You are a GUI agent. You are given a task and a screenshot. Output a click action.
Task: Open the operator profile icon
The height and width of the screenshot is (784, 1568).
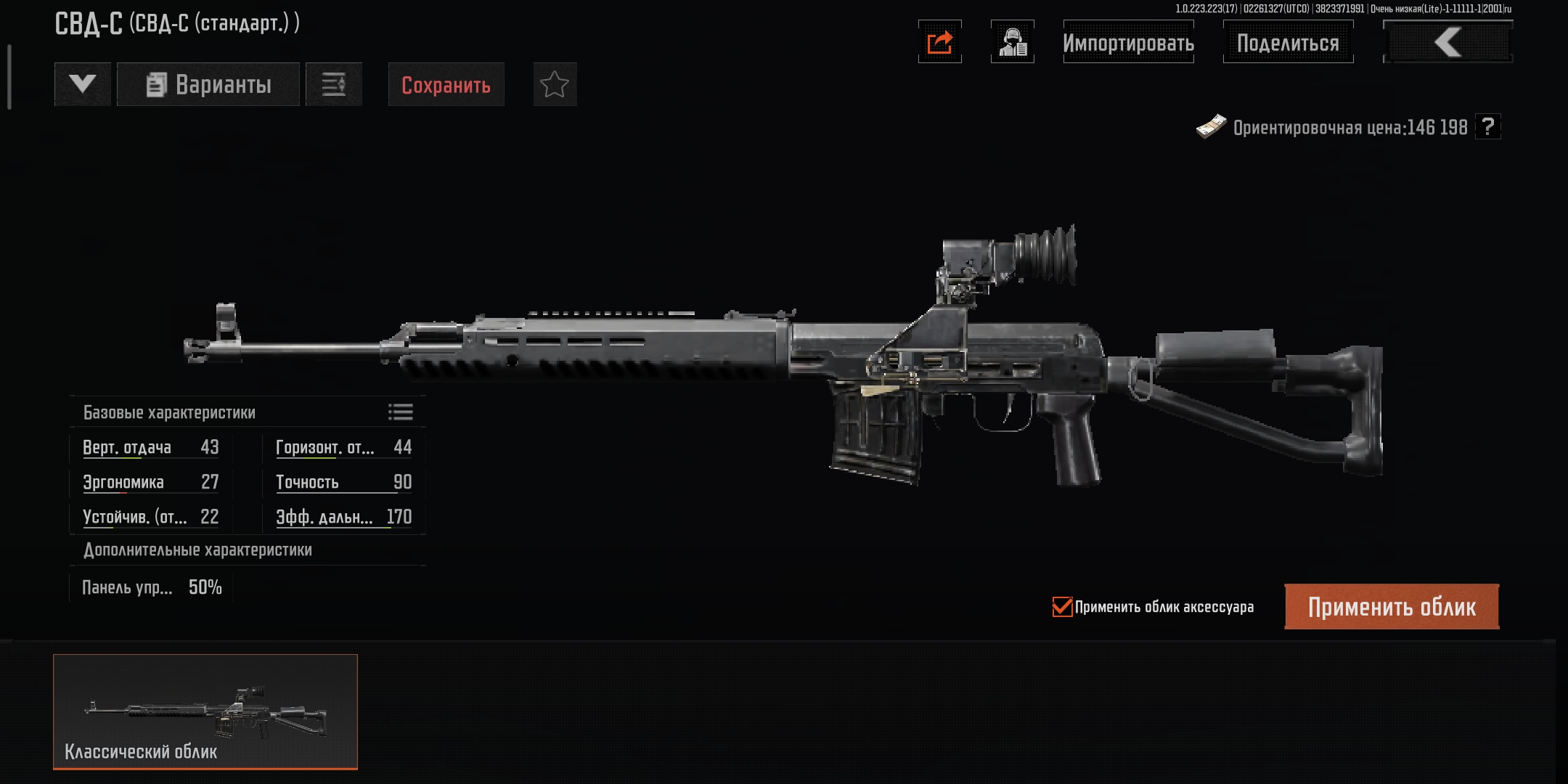1012,42
